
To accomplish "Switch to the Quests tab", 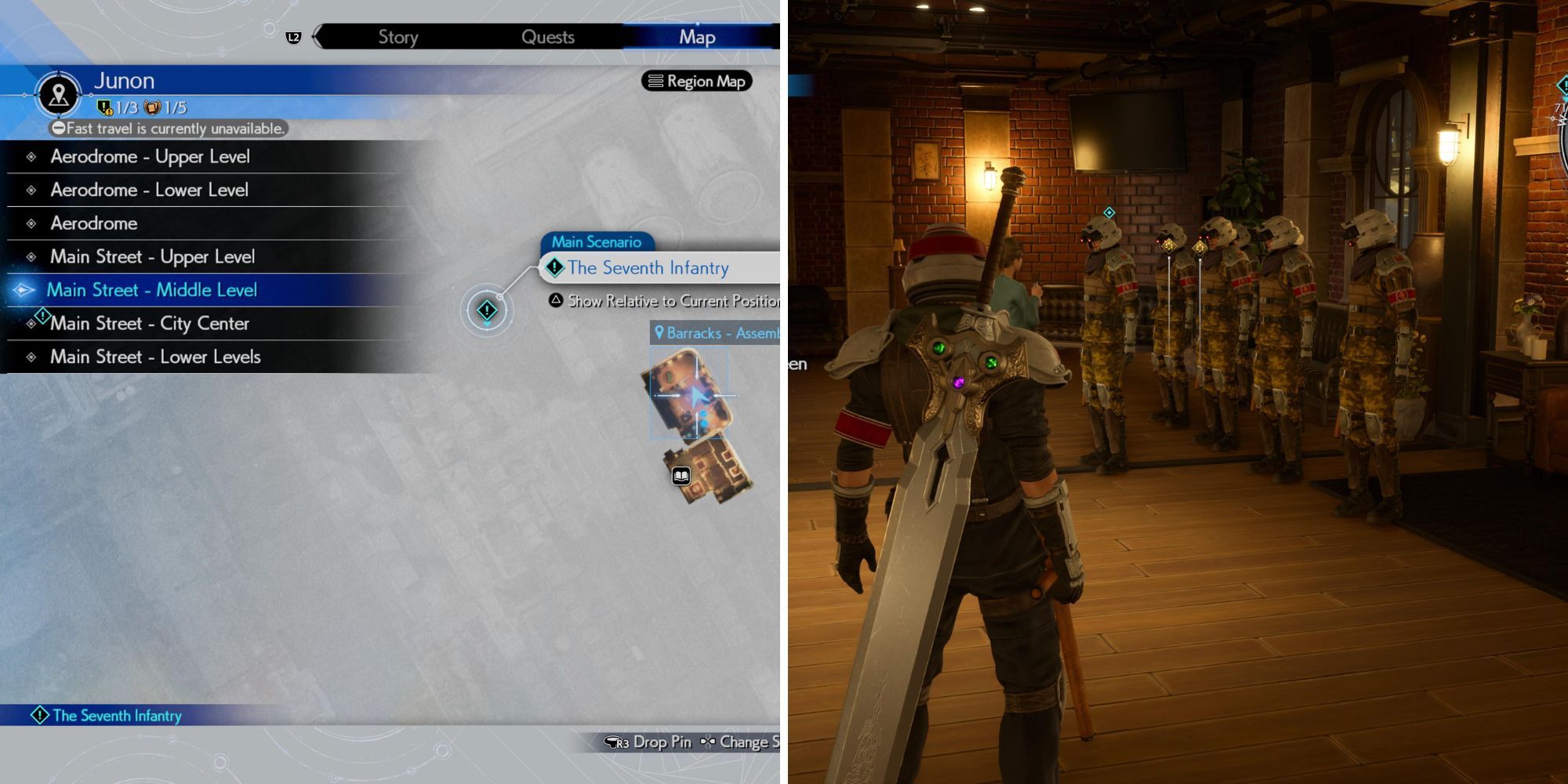I will 548,36.
